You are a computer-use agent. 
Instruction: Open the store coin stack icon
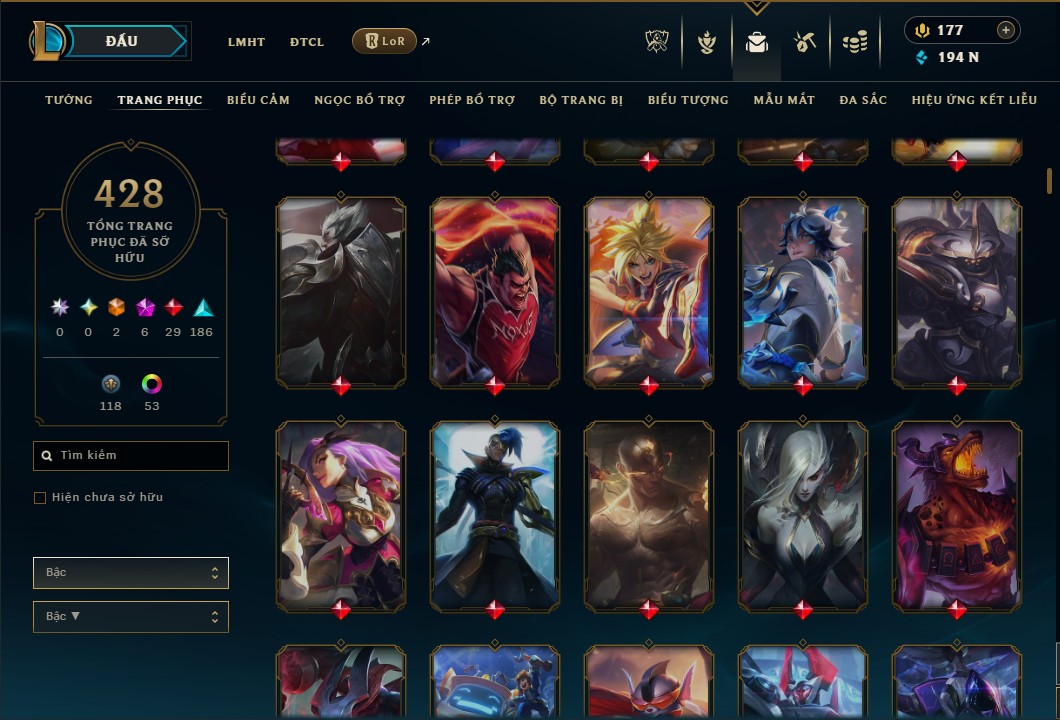click(x=854, y=42)
